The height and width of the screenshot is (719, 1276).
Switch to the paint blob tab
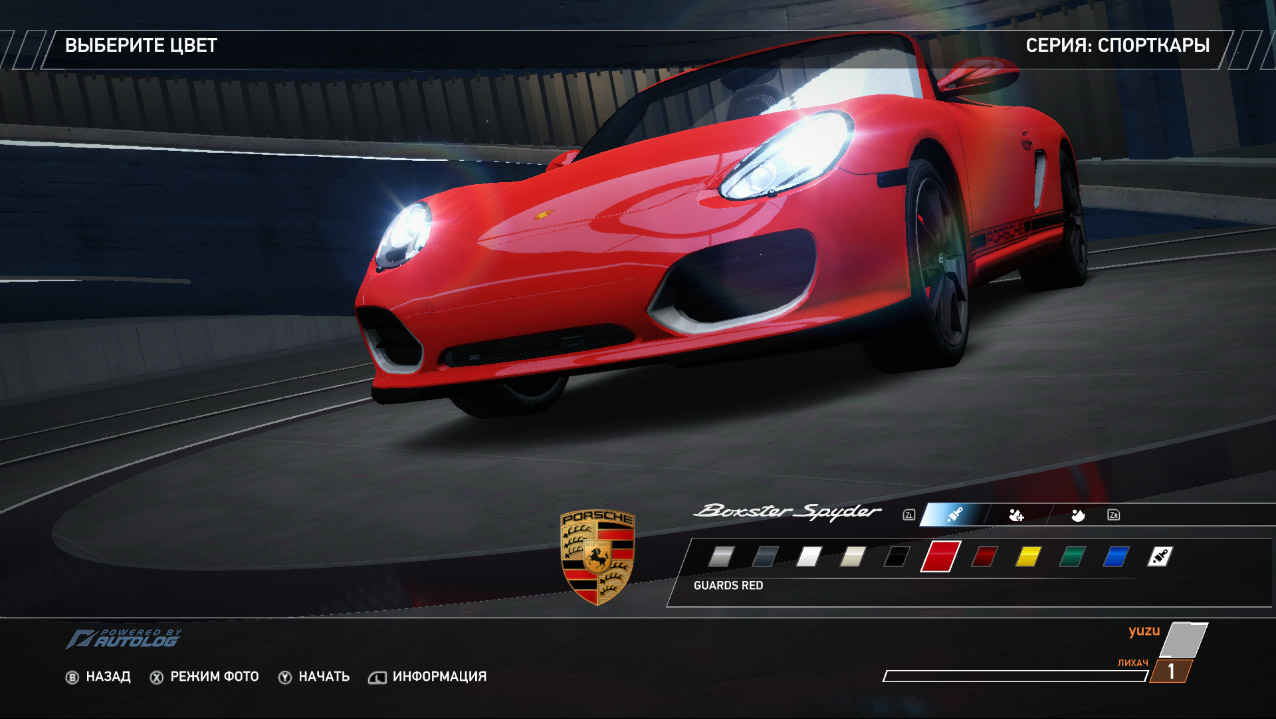1077,515
